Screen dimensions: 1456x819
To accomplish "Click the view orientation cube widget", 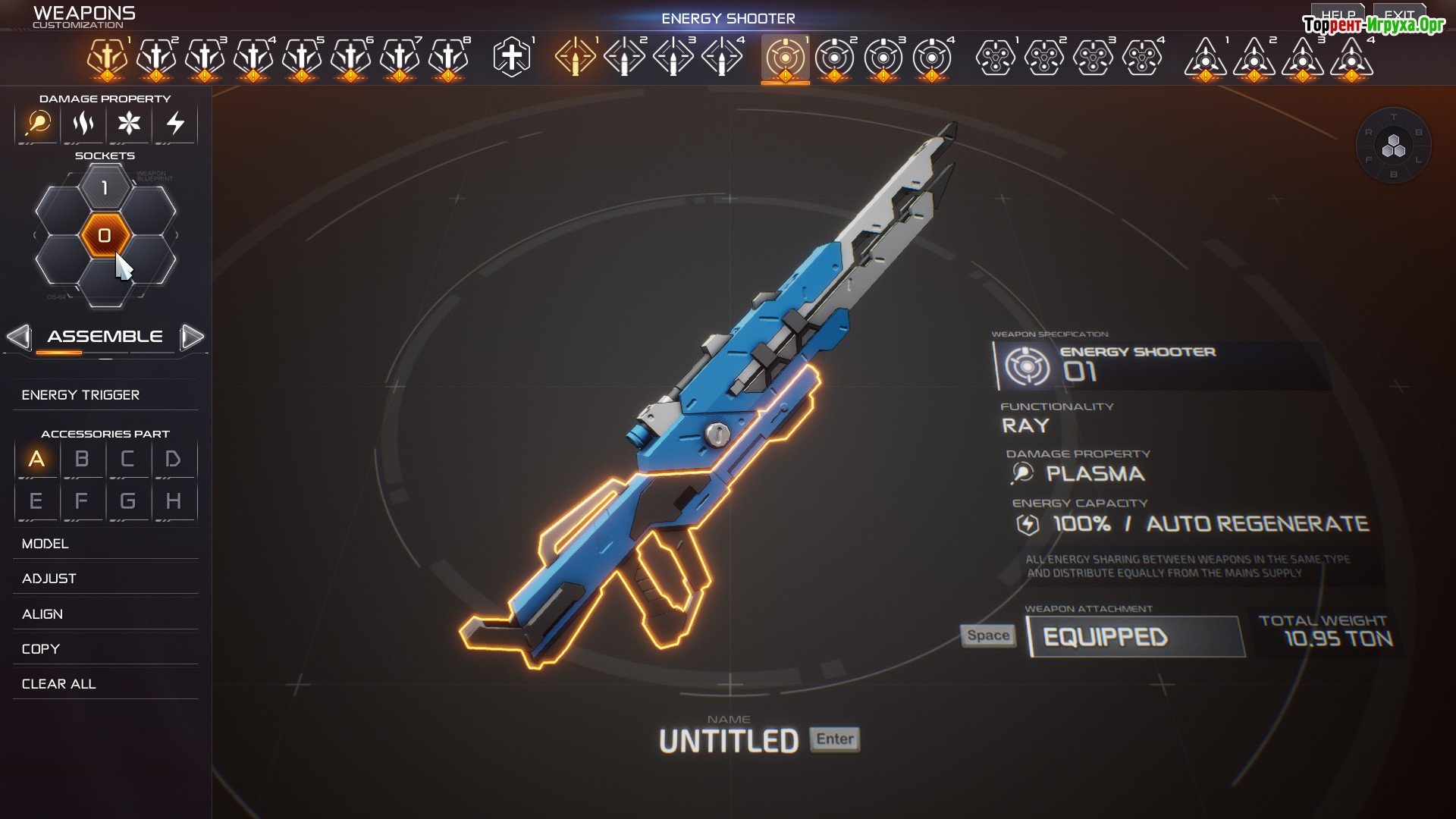I will [x=1393, y=146].
